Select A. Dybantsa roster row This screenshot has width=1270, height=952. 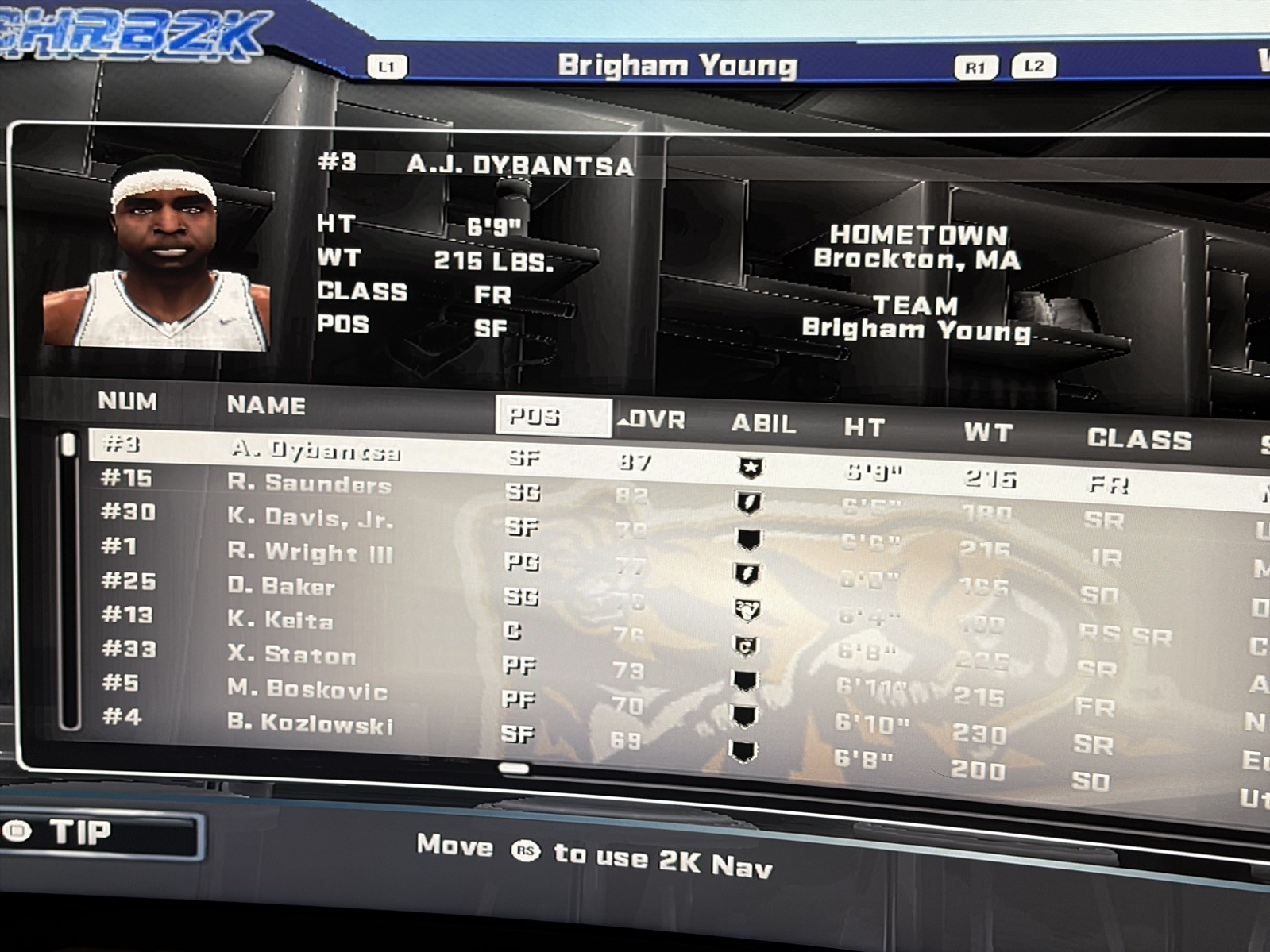coord(315,450)
